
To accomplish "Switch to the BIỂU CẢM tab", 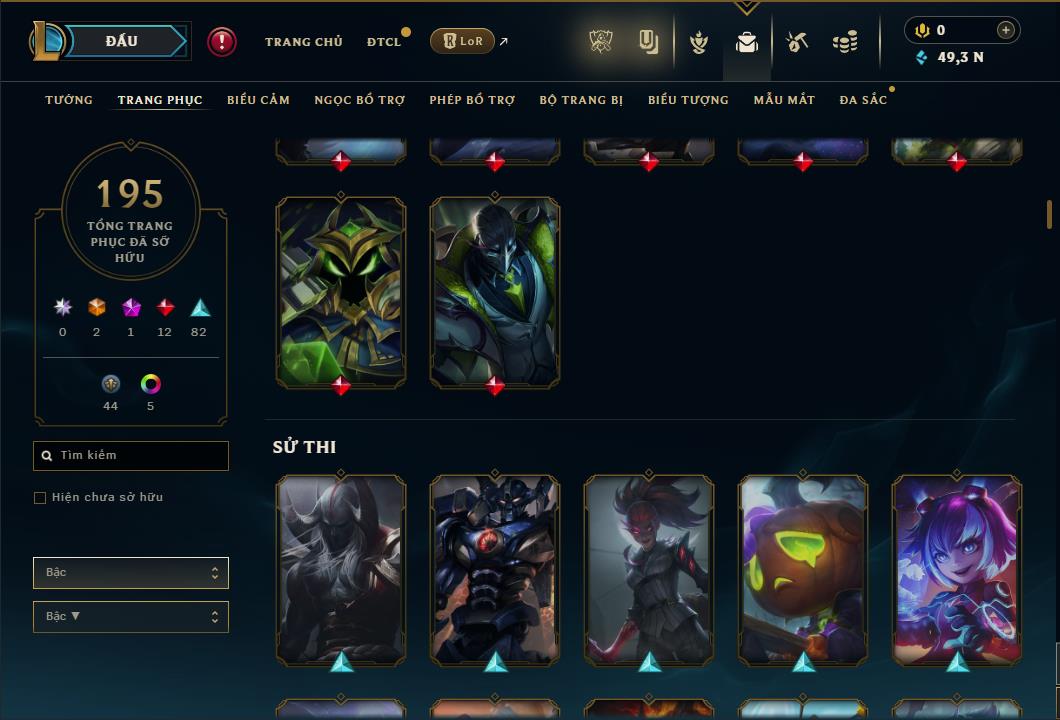I will (x=258, y=100).
